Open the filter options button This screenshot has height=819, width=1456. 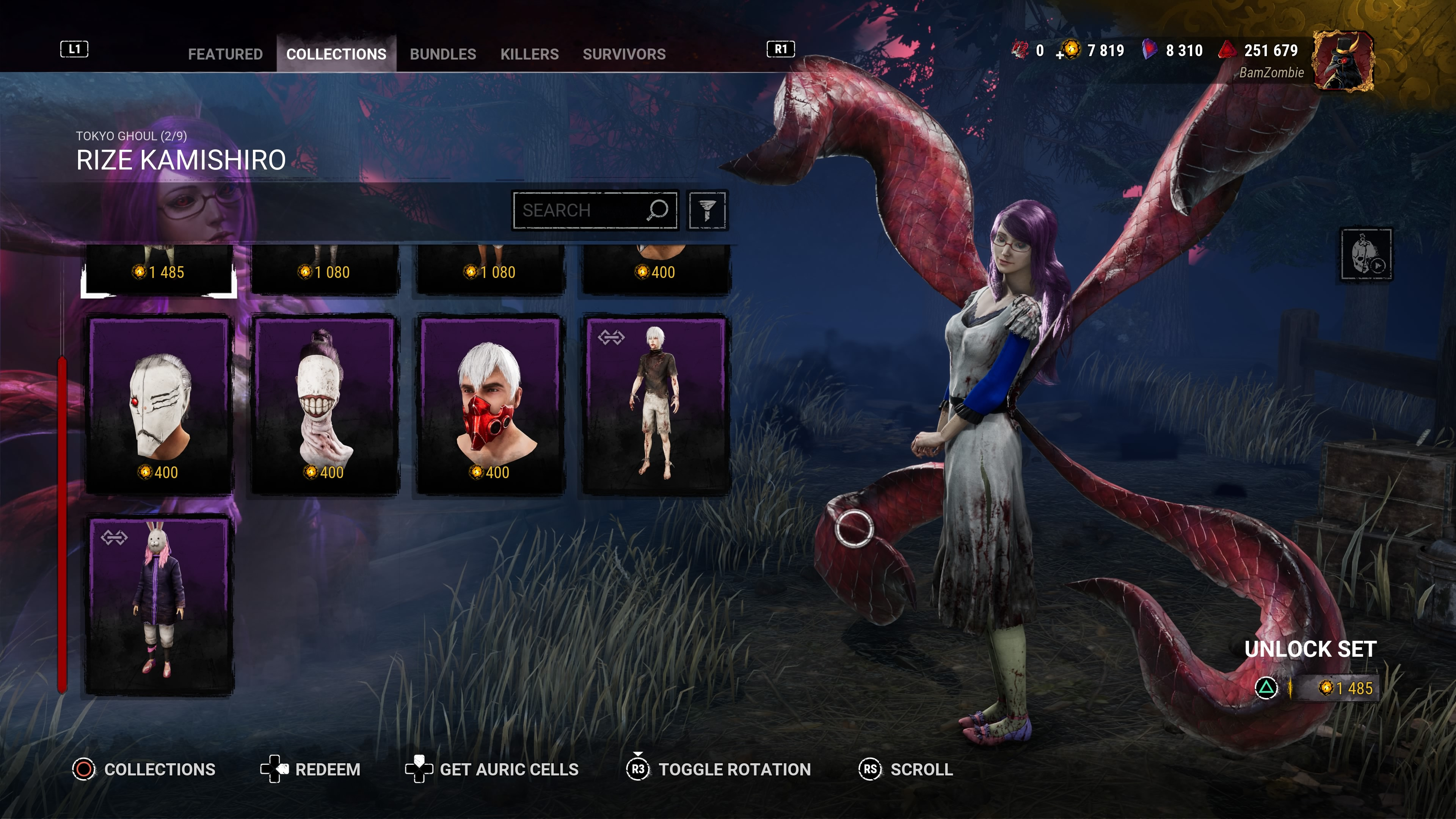tap(706, 210)
